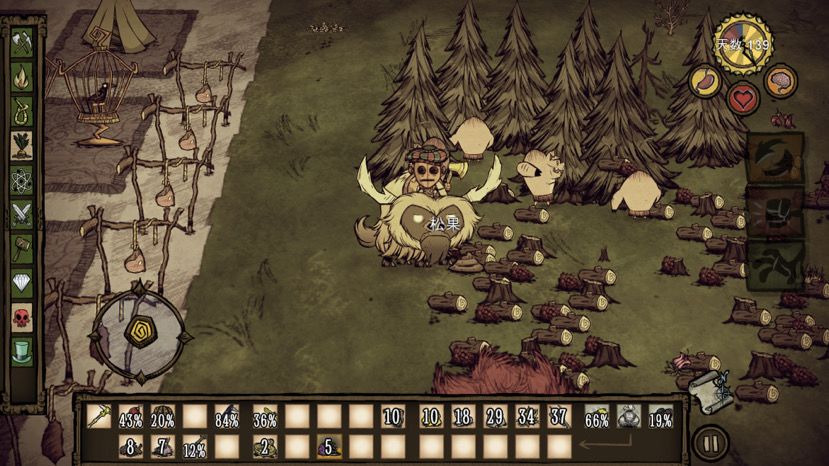This screenshot has width=829, height=466.
Task: Pause the game
Action: point(711,441)
